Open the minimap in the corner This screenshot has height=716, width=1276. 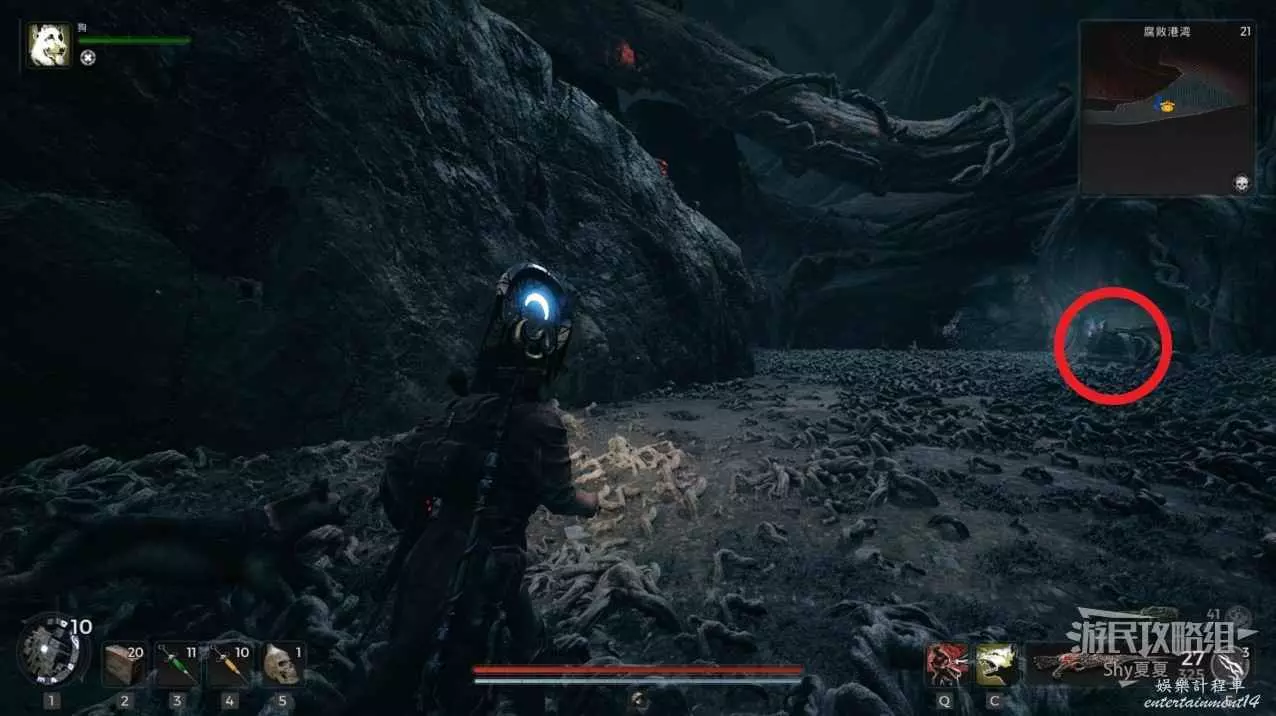point(1166,108)
